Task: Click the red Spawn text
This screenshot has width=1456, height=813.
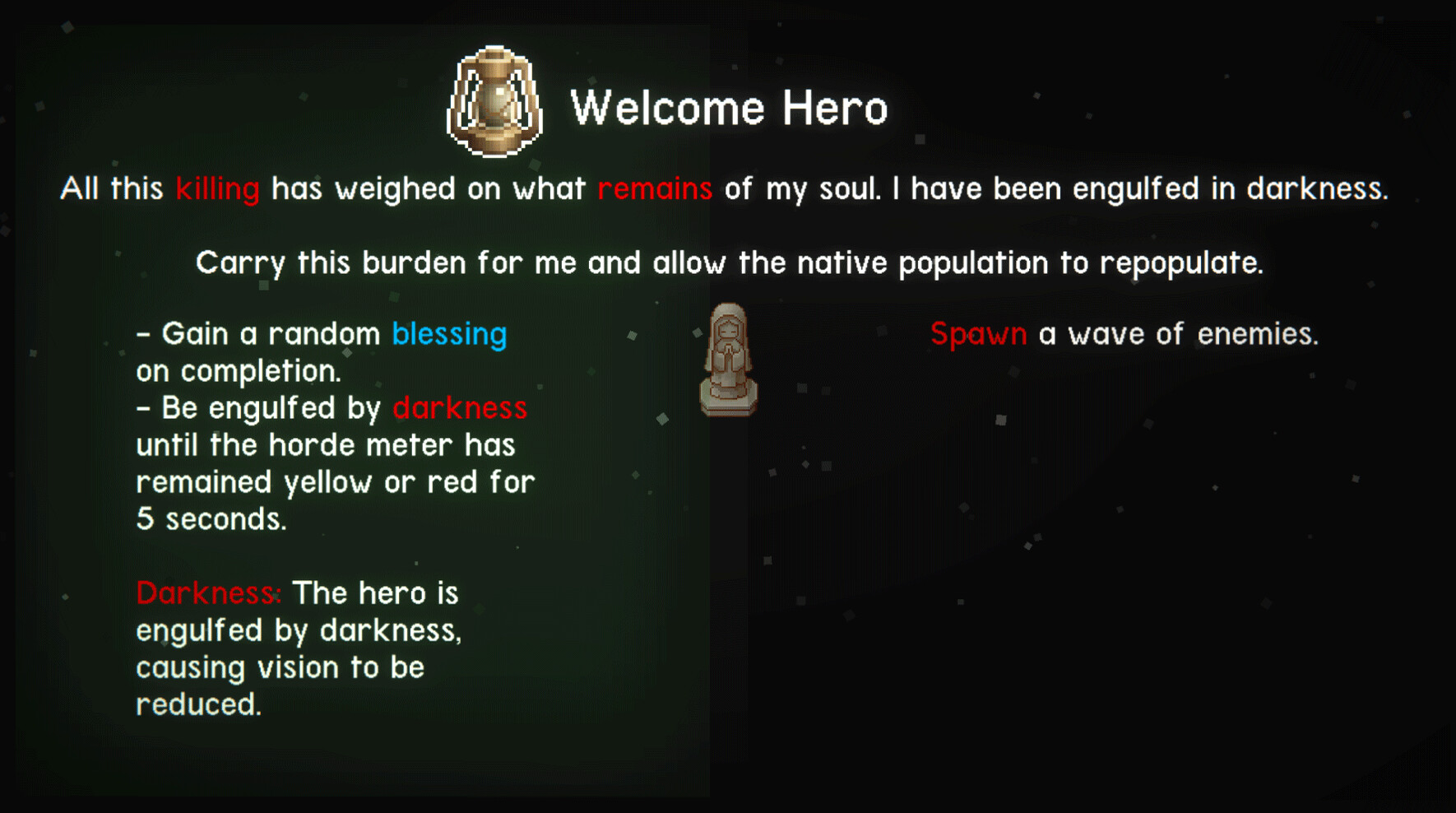Action: coord(978,334)
